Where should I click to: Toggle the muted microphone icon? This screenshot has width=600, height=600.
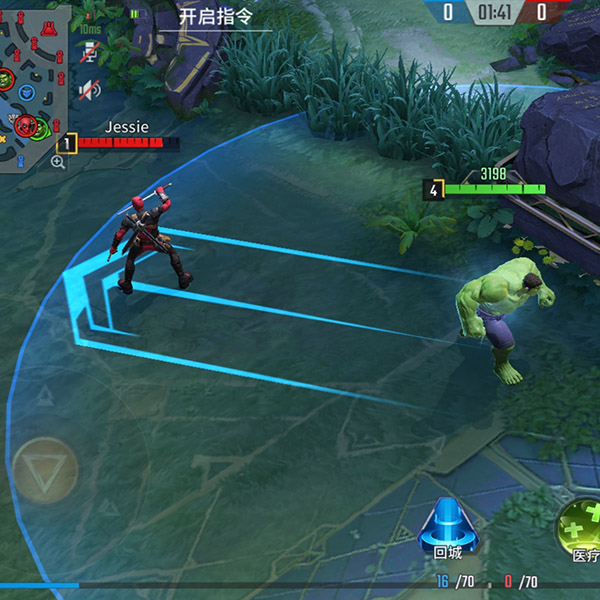point(90,51)
